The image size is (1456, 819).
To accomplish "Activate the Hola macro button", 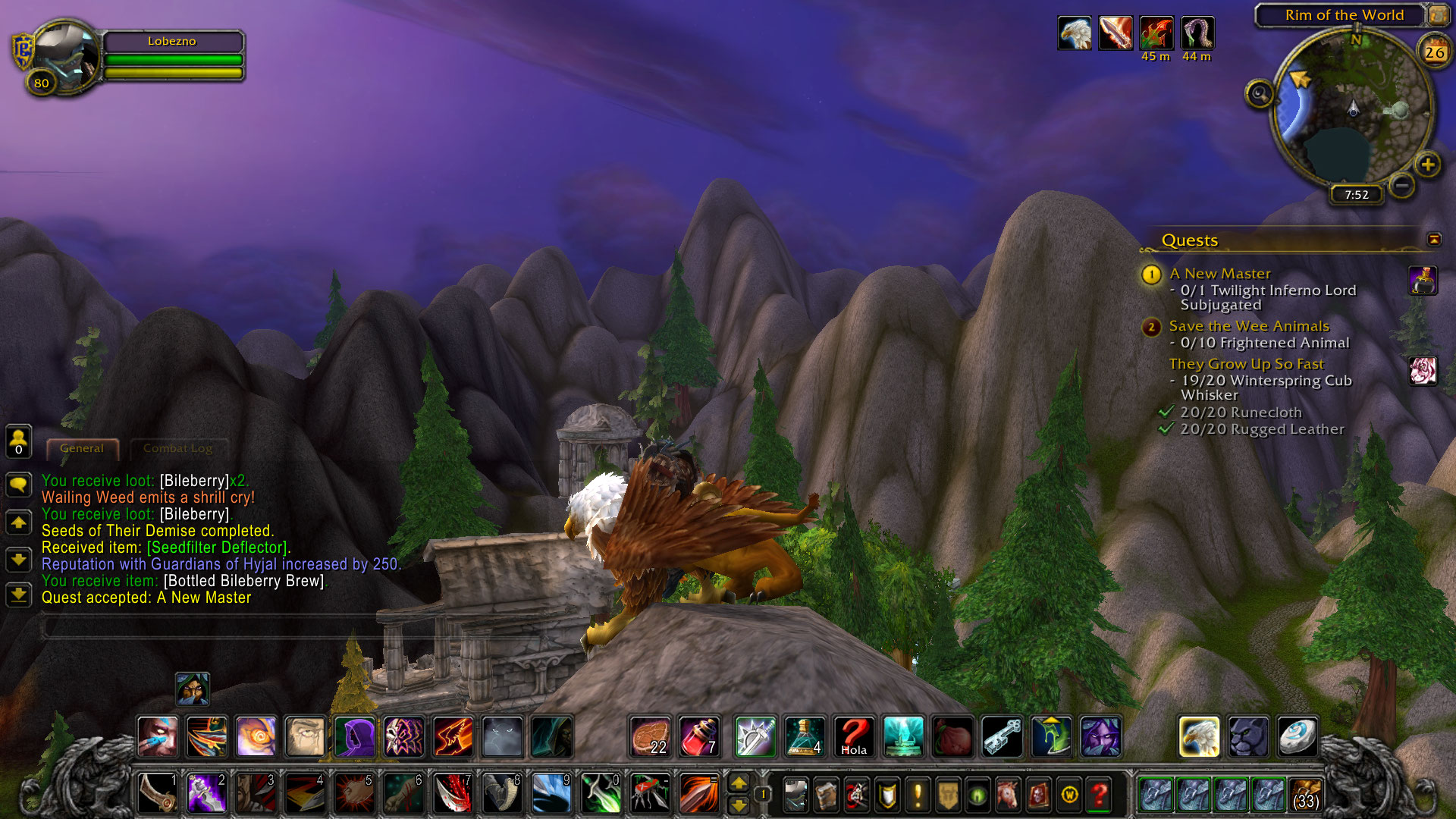I will (854, 736).
